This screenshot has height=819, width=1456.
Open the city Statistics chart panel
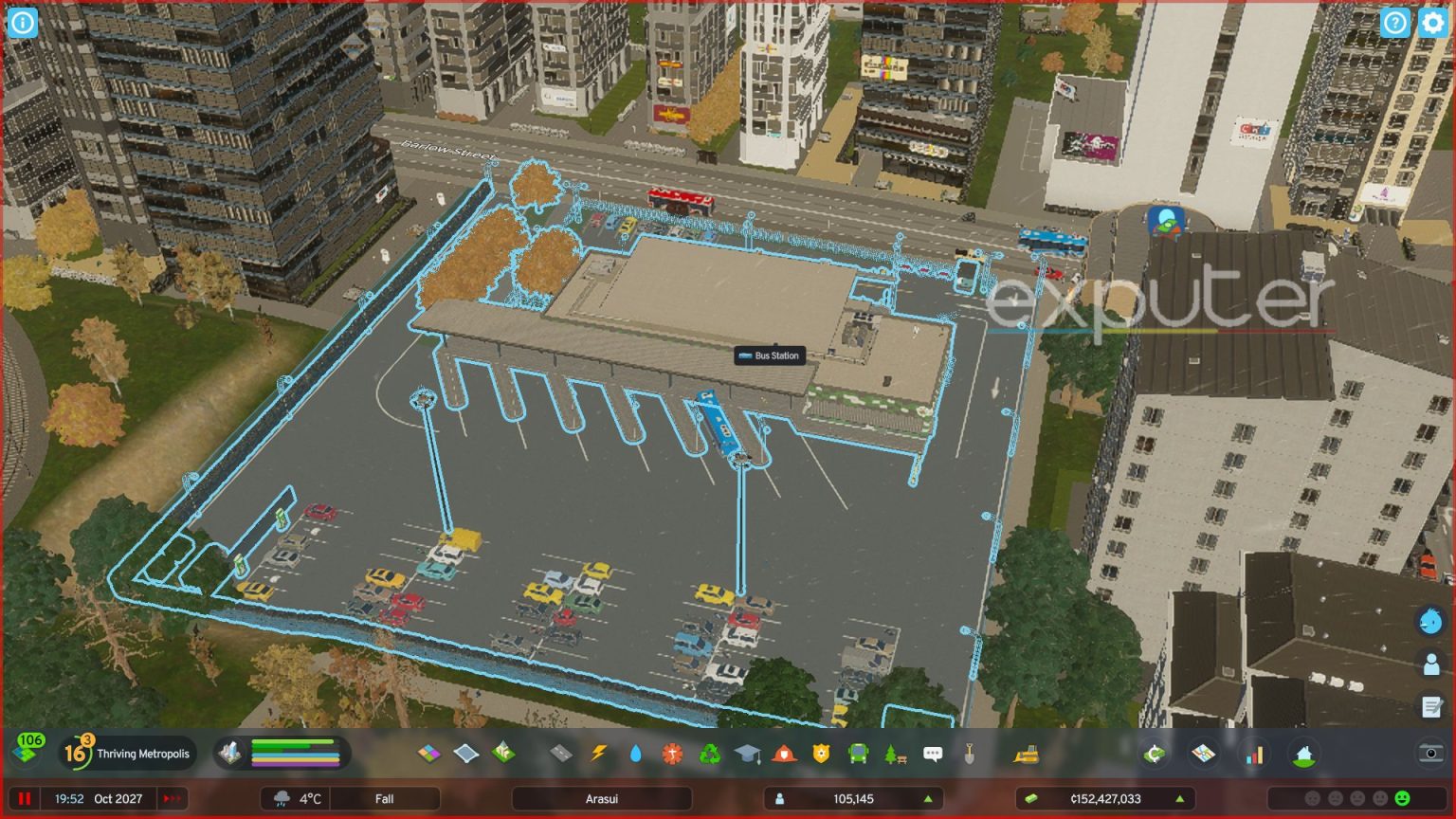tap(1255, 754)
